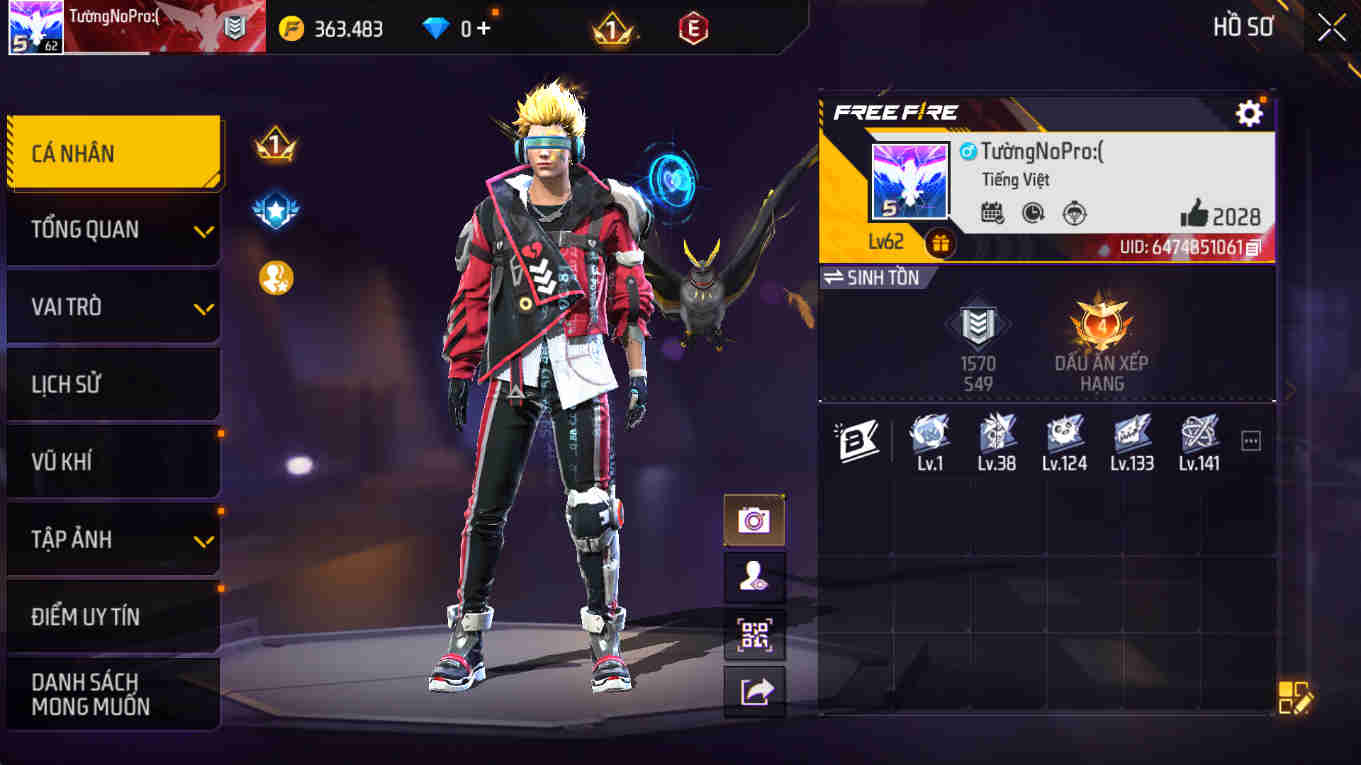Switch to the LỊCH SỬ tab
Viewport: 1361px width, 765px height.
[113, 384]
